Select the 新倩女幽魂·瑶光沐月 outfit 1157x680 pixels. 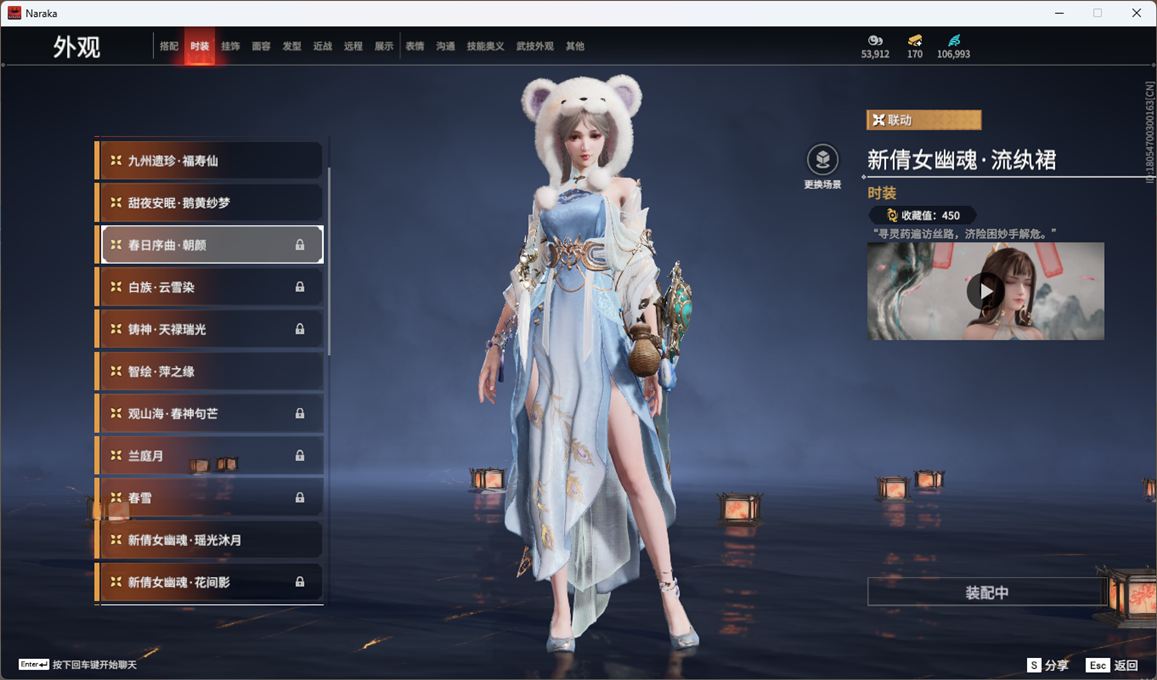pyautogui.click(x=210, y=540)
